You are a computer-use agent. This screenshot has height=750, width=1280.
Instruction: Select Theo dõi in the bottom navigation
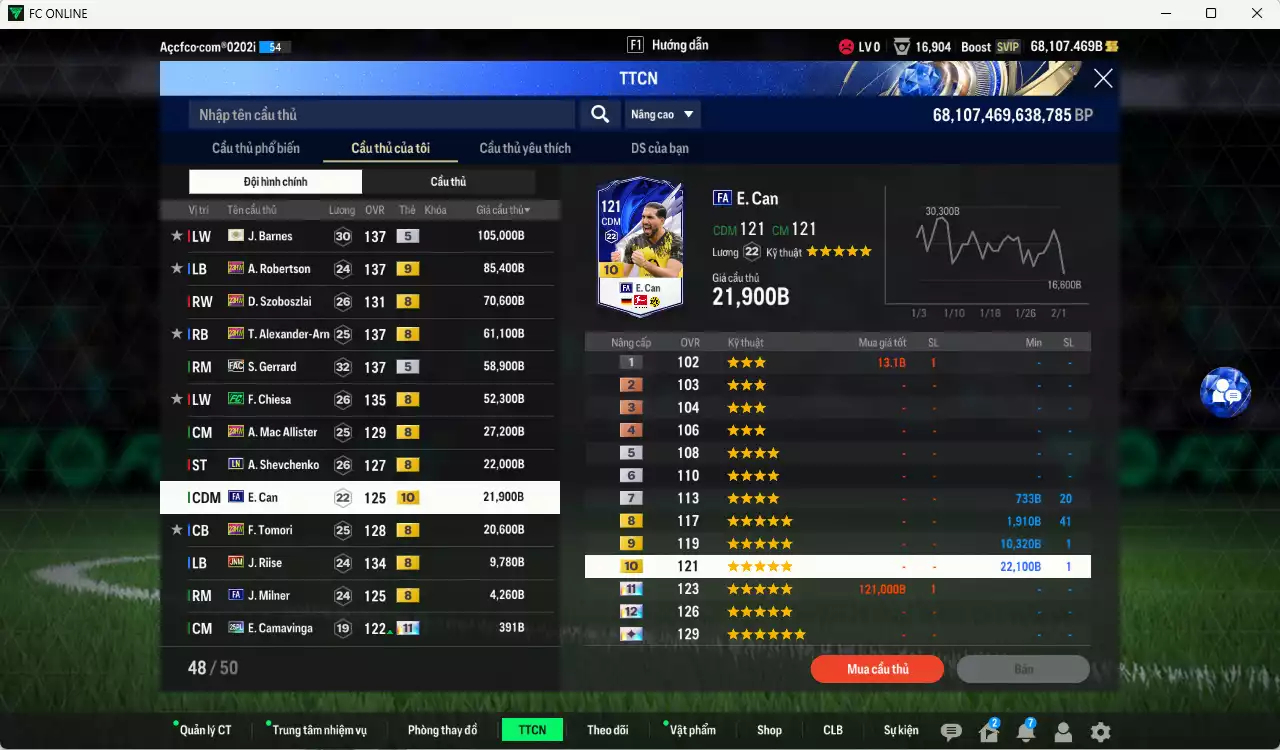pos(608,730)
